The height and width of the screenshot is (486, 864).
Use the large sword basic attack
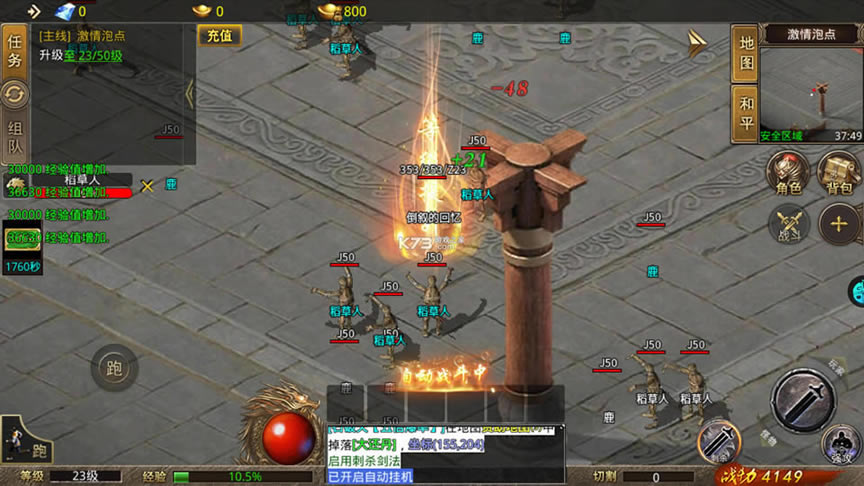802,400
